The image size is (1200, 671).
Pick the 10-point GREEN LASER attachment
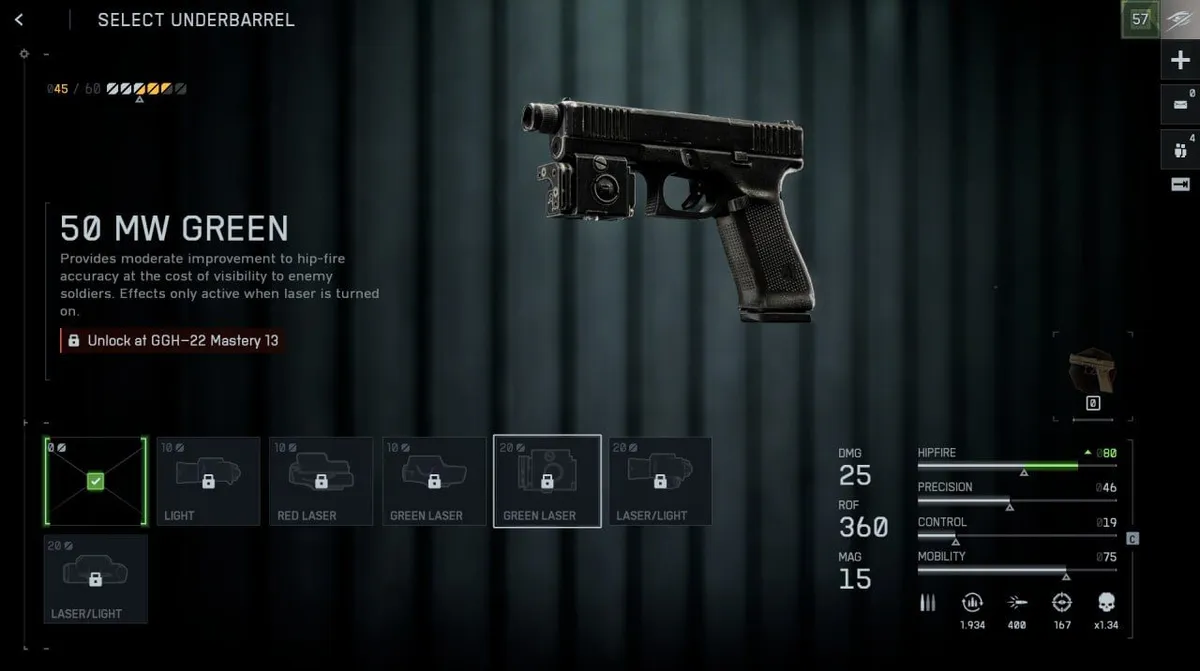434,481
